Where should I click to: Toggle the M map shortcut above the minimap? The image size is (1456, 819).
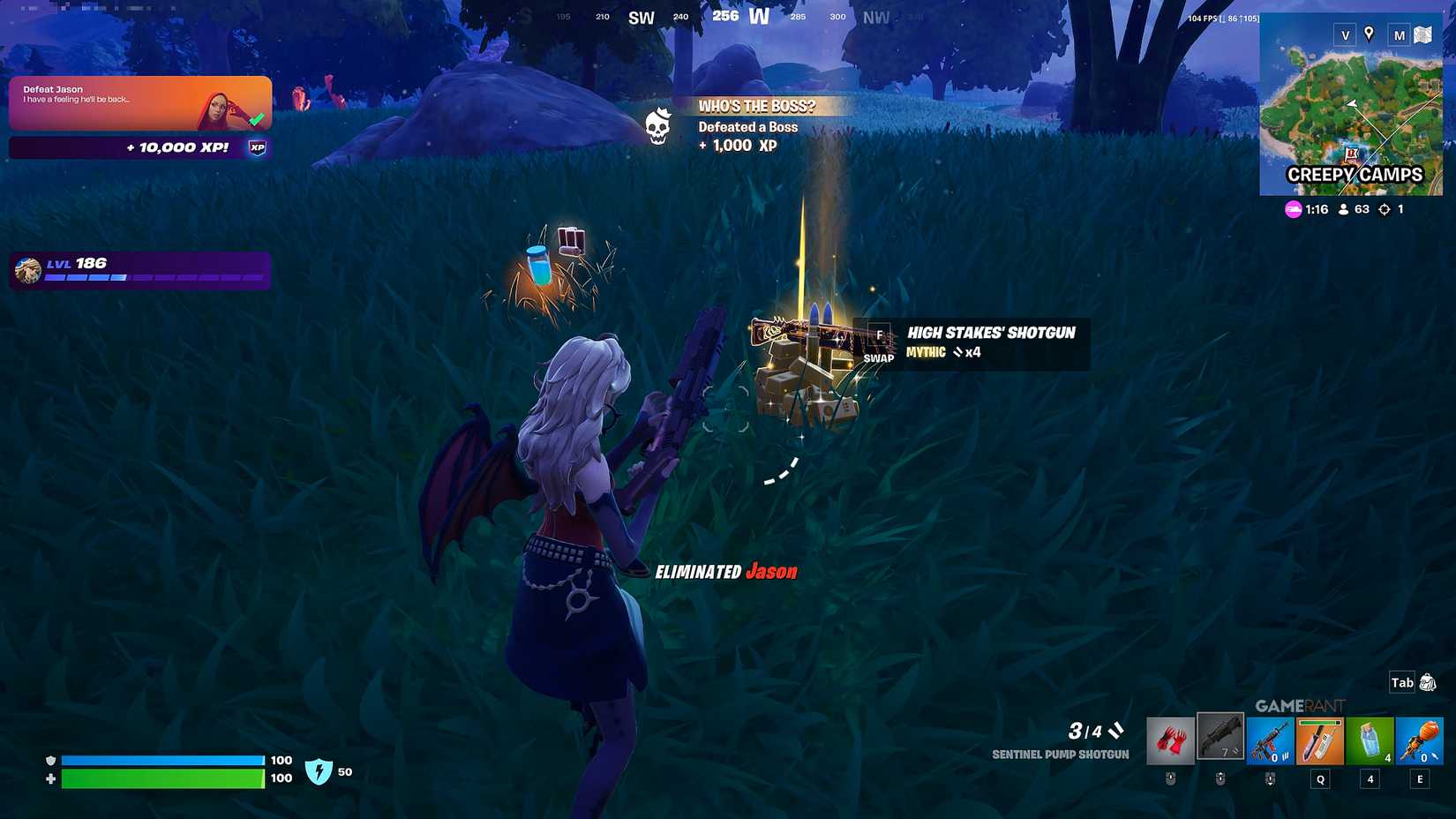coord(1399,35)
